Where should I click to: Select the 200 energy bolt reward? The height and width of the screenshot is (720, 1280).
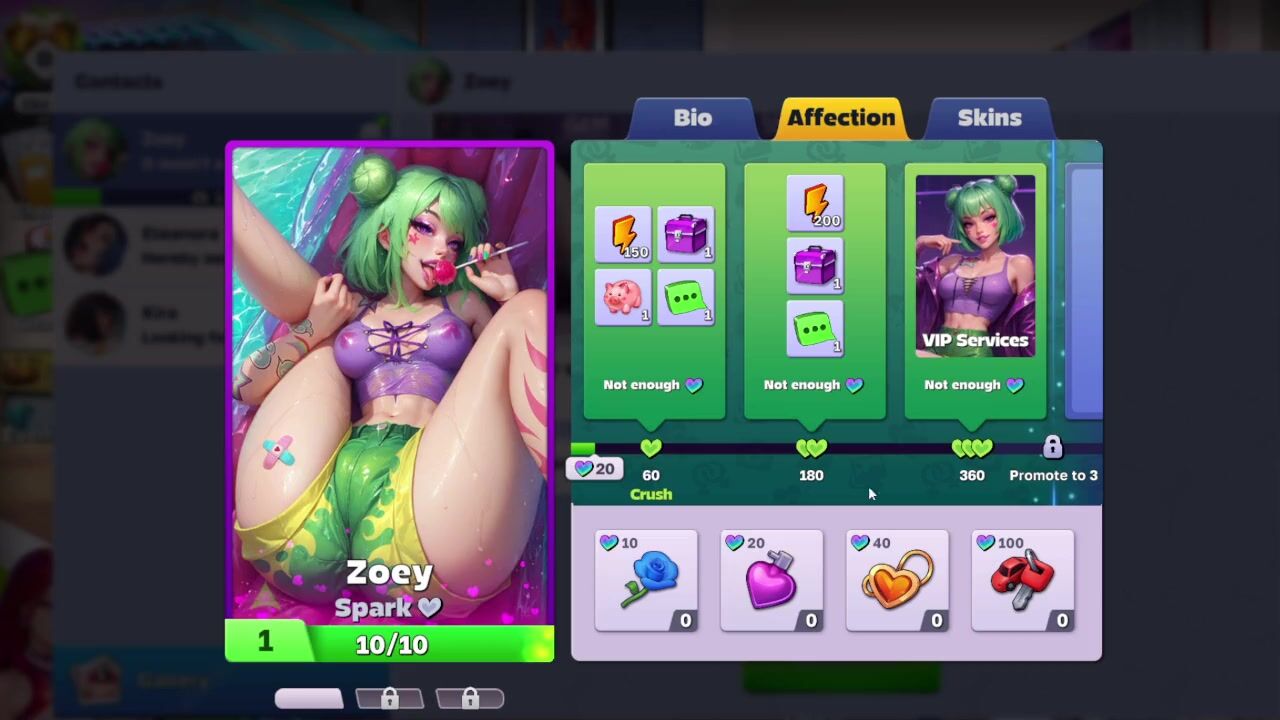pos(815,203)
